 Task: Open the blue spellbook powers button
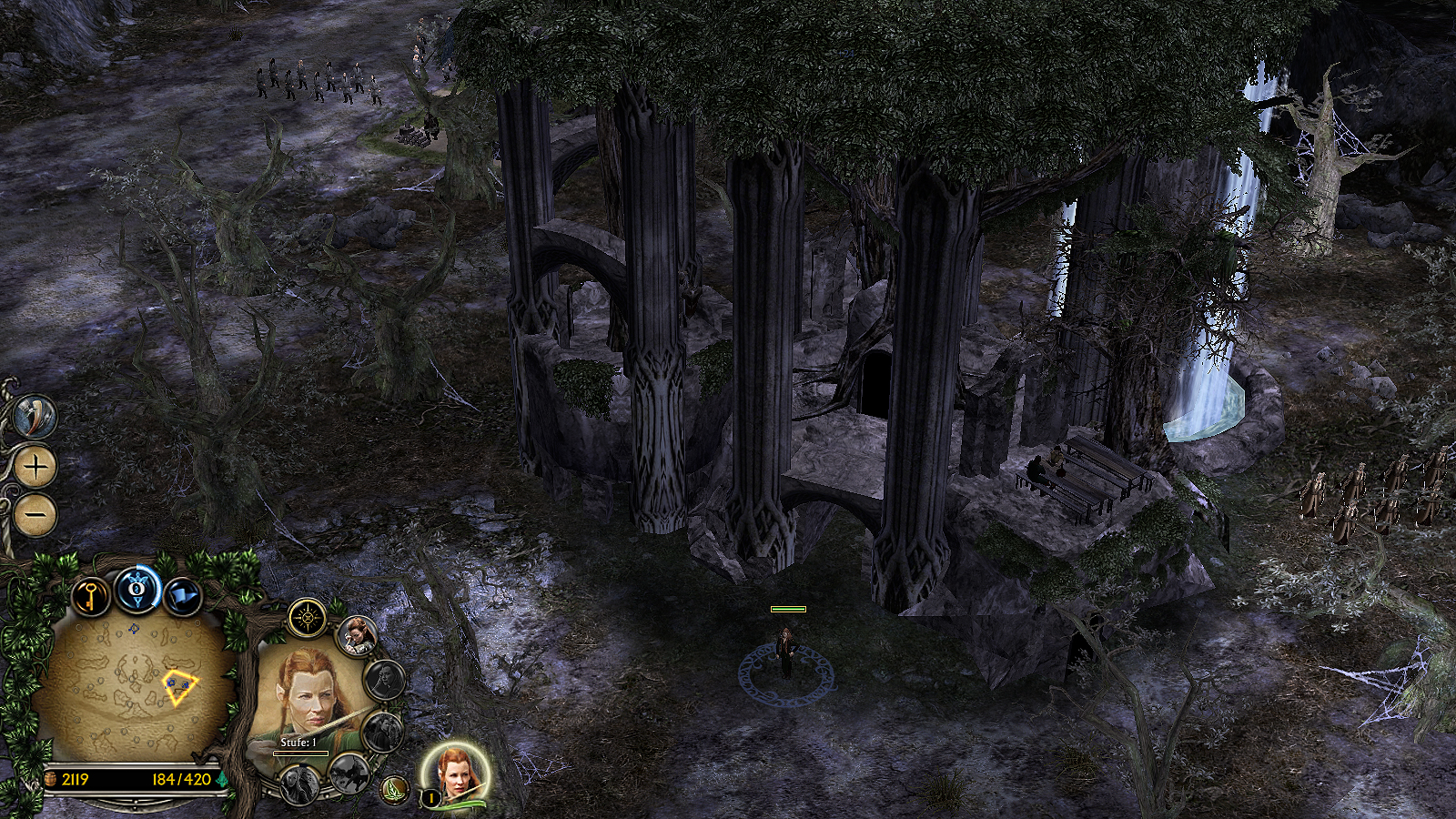[x=137, y=591]
